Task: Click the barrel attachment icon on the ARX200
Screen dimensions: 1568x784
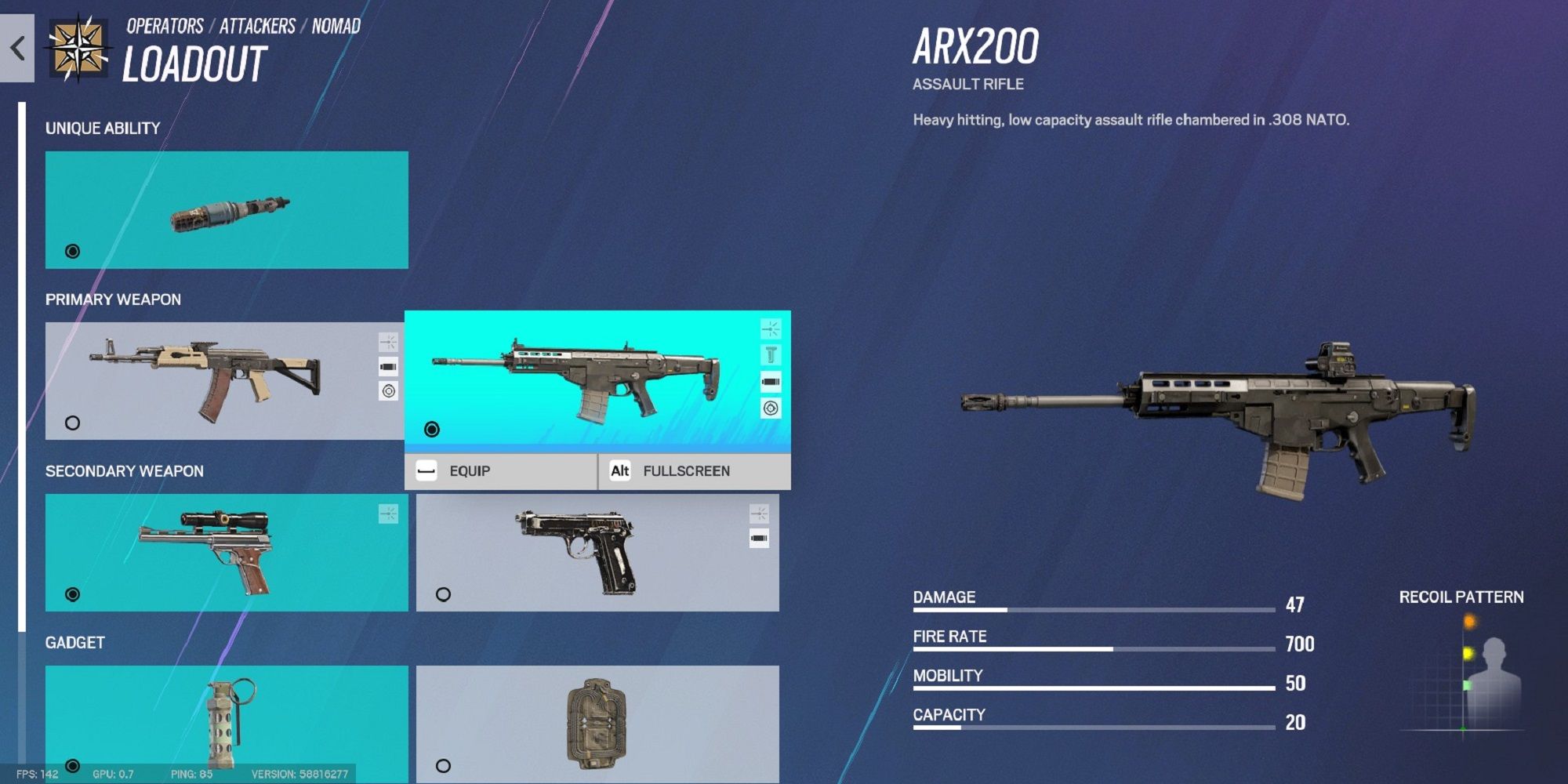Action: [x=772, y=382]
